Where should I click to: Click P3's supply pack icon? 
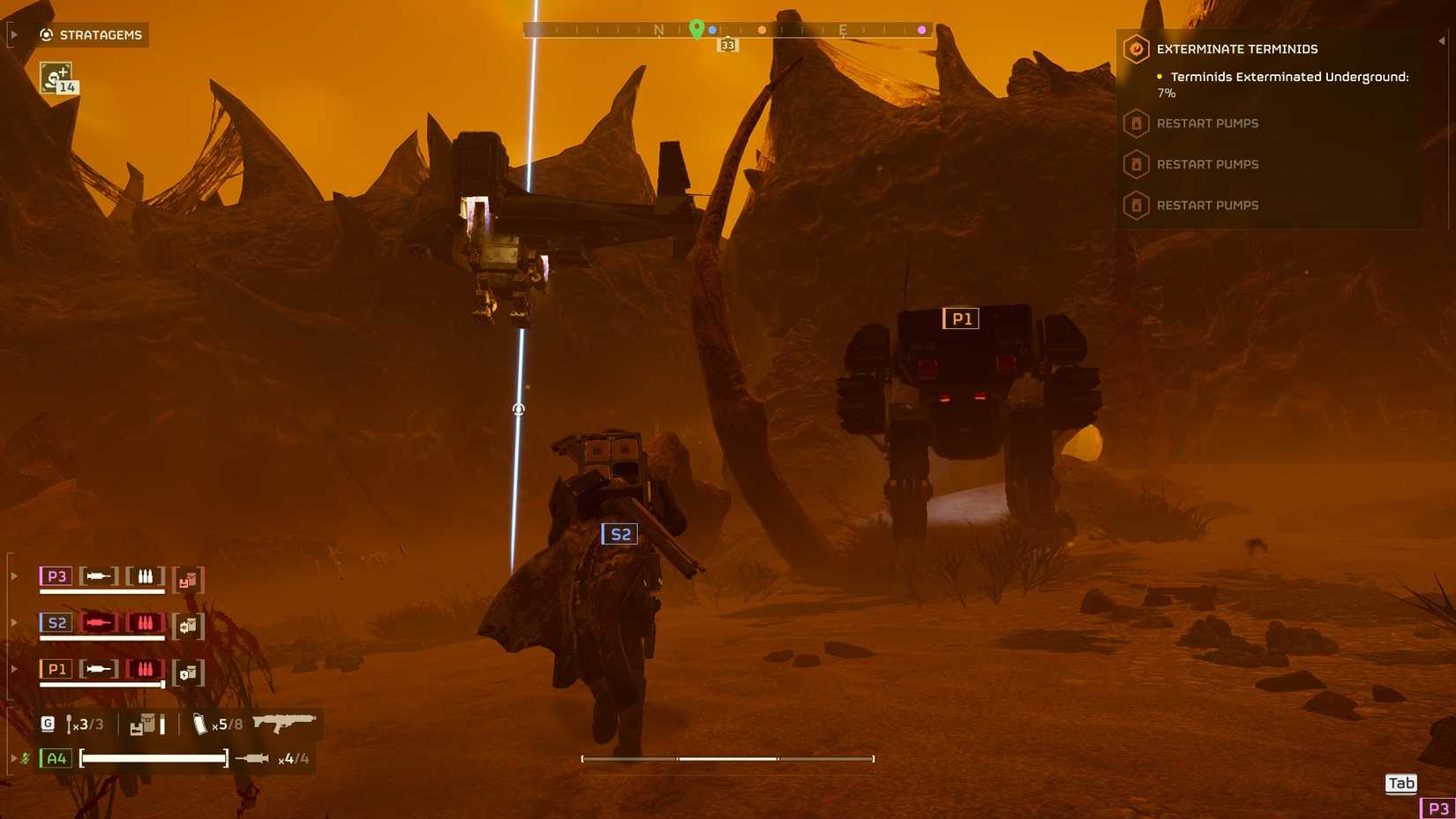(186, 578)
